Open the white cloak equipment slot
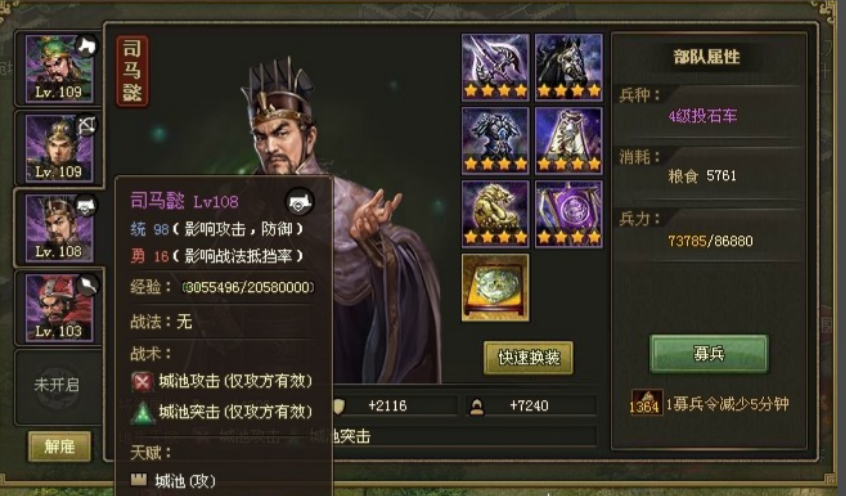 pos(569,140)
